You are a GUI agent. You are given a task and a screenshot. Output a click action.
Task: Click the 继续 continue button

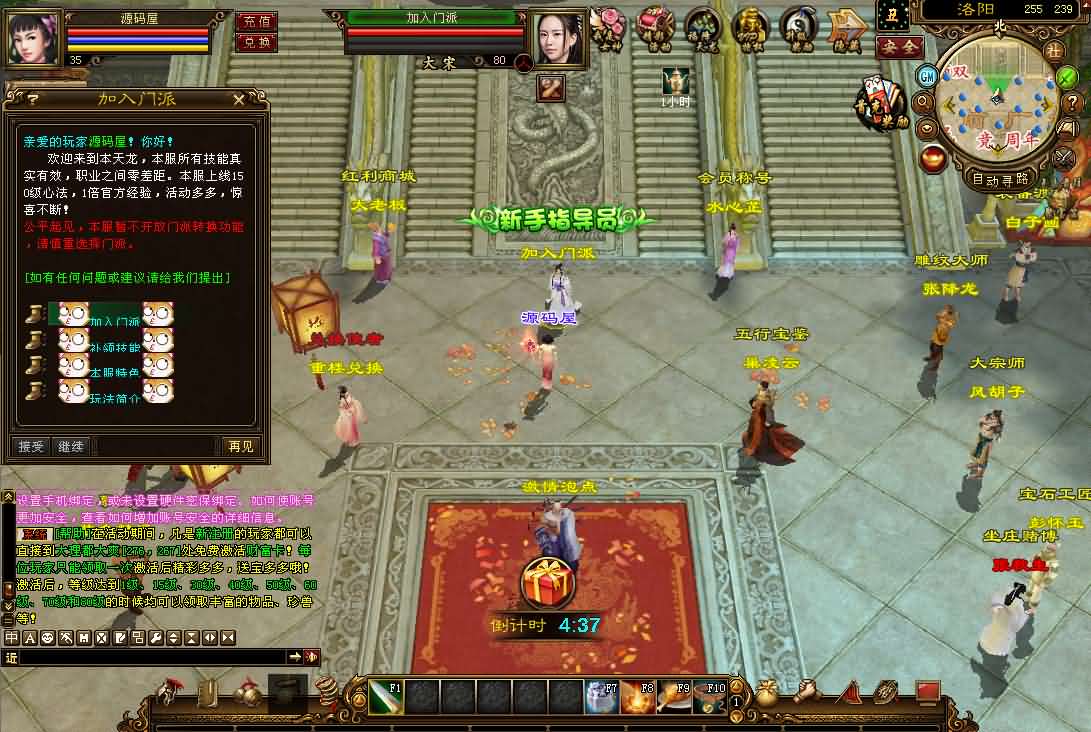[x=70, y=446]
